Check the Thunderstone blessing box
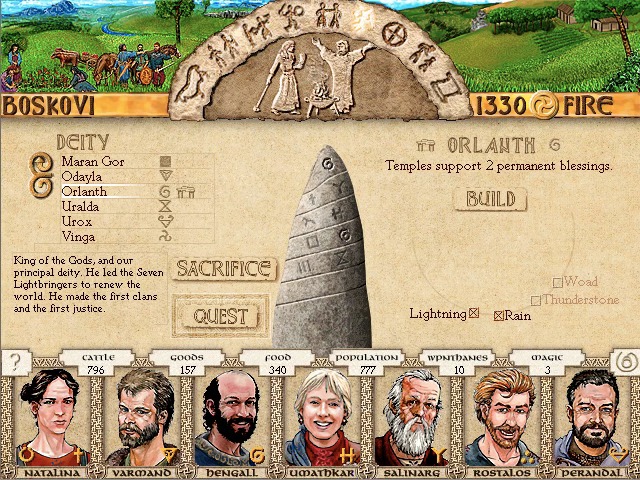640x480 pixels. tap(536, 300)
